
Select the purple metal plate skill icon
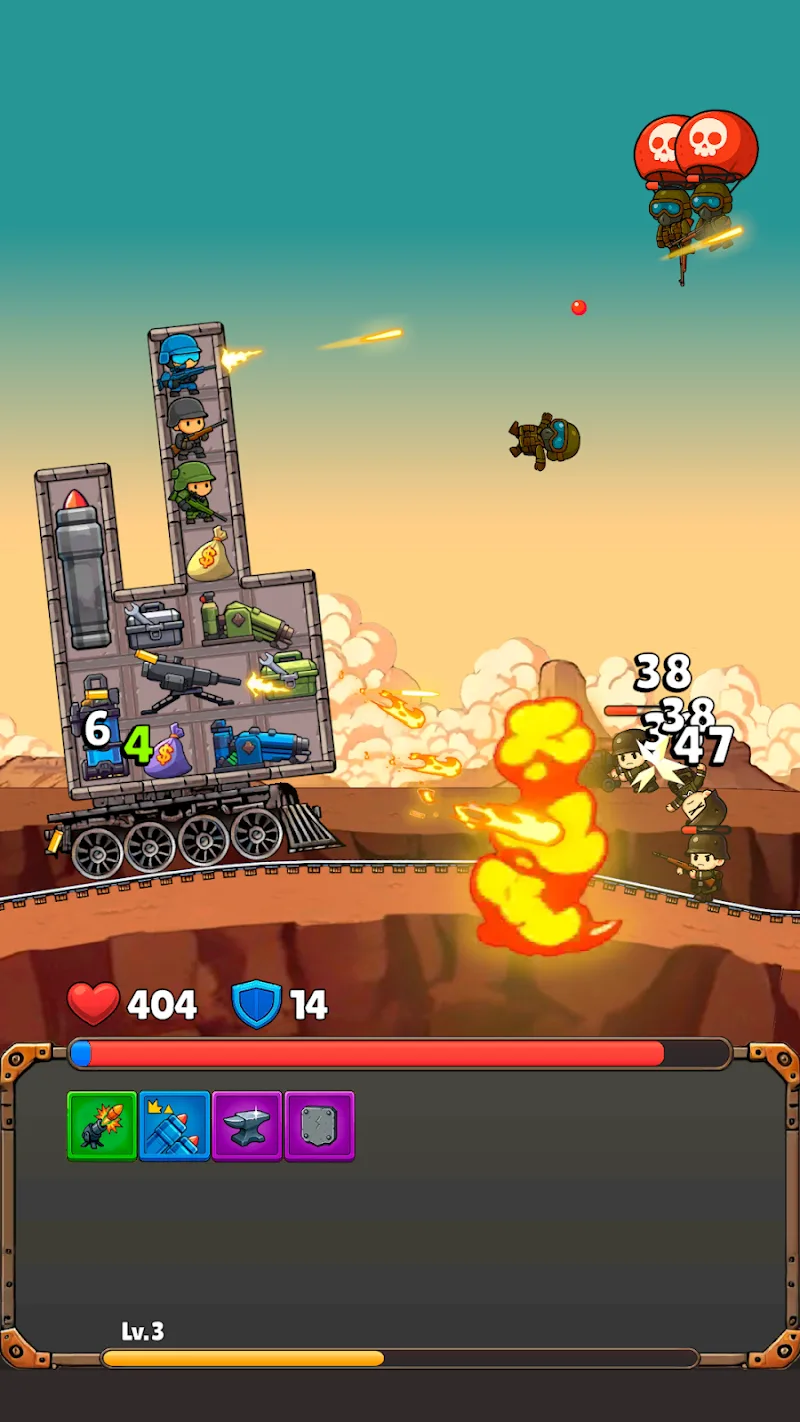320,1126
